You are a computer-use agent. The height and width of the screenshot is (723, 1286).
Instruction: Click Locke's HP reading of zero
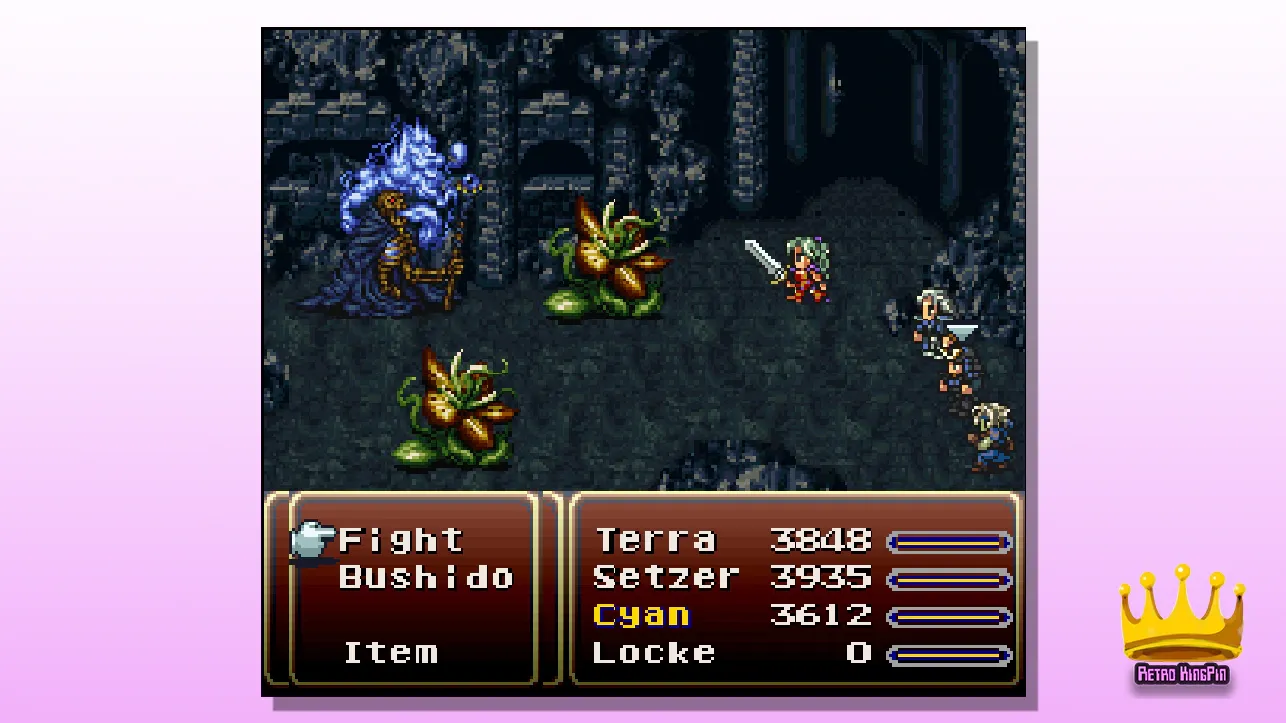point(862,654)
